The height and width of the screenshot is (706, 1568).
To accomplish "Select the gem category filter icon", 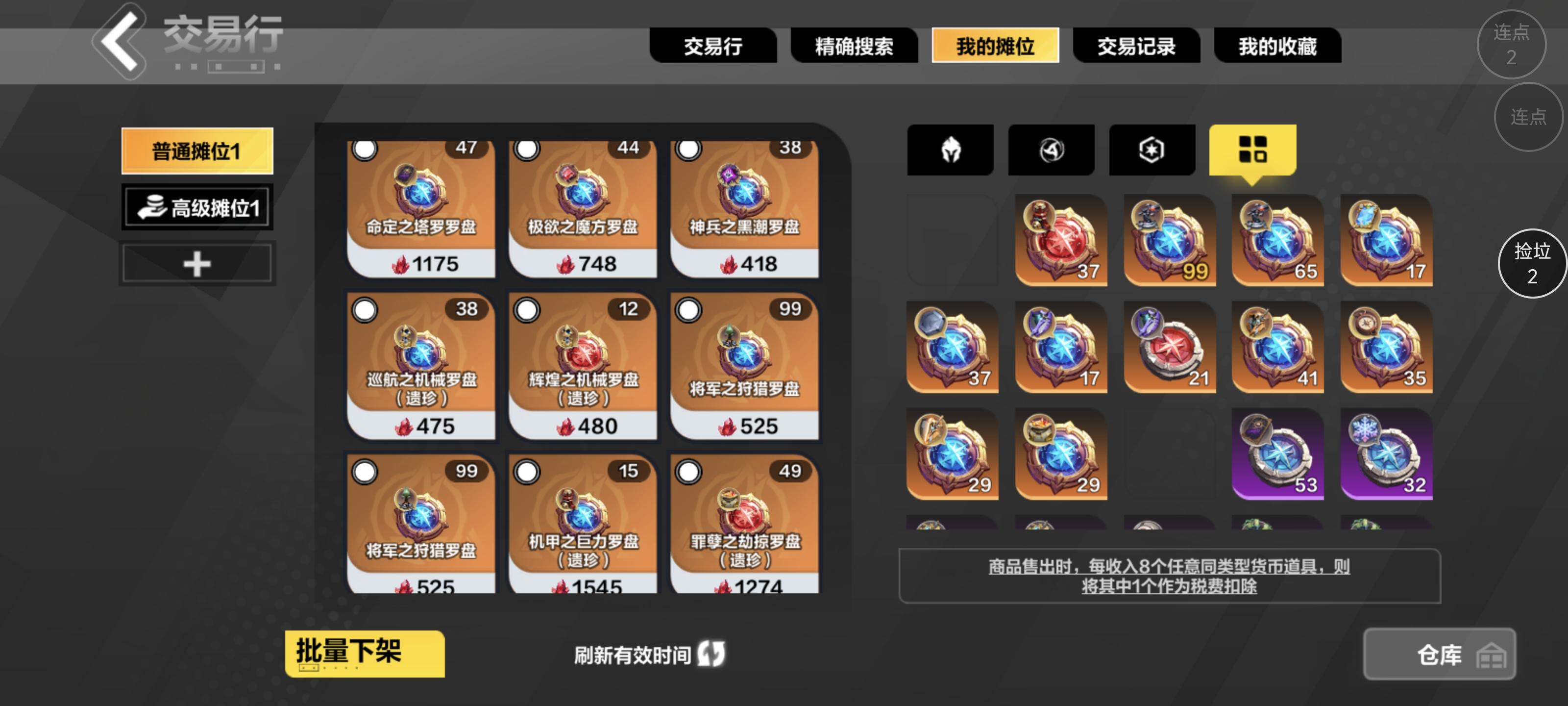I will pos(1151,150).
